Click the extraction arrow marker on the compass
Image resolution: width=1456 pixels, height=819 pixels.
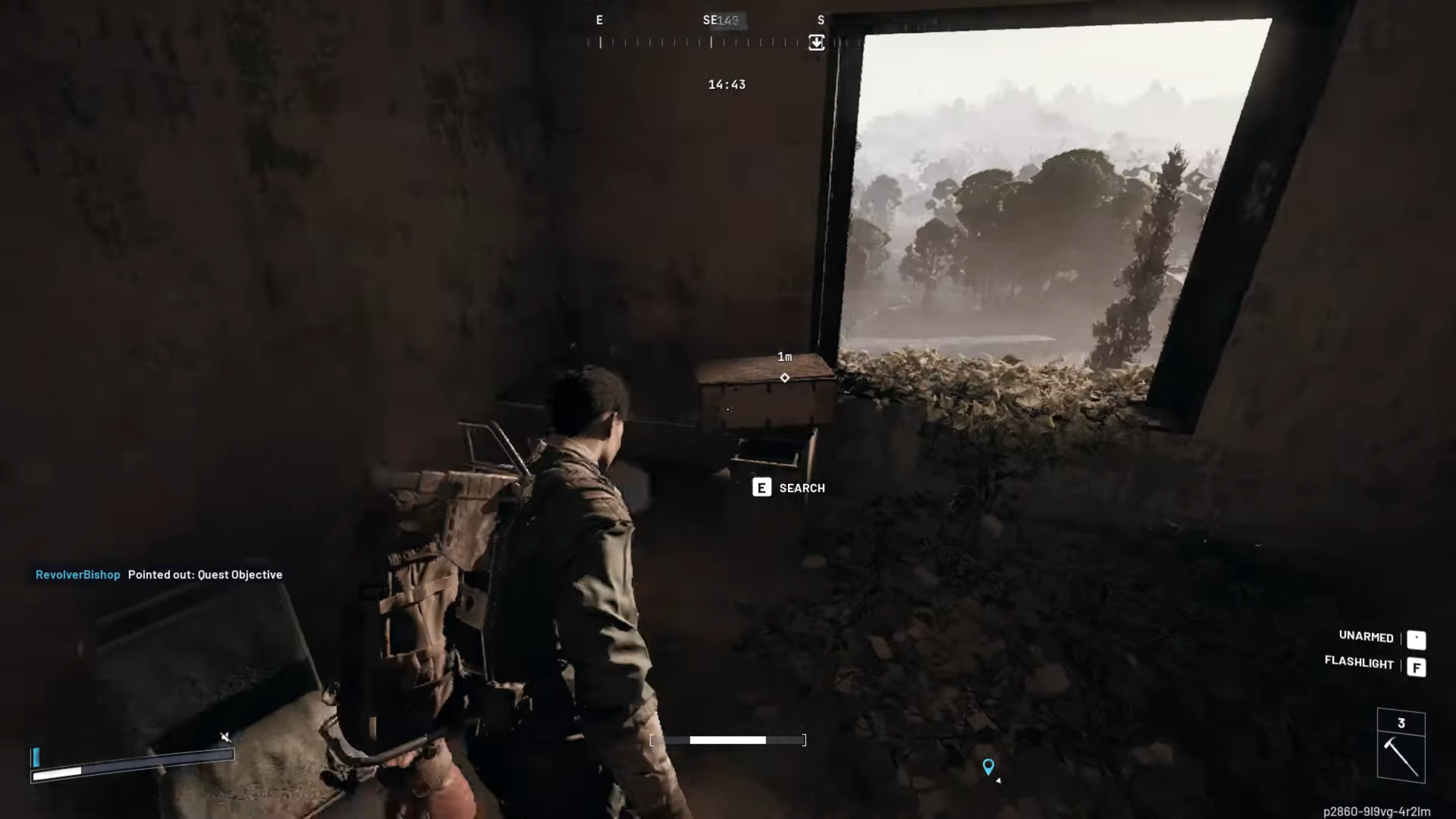tap(817, 42)
